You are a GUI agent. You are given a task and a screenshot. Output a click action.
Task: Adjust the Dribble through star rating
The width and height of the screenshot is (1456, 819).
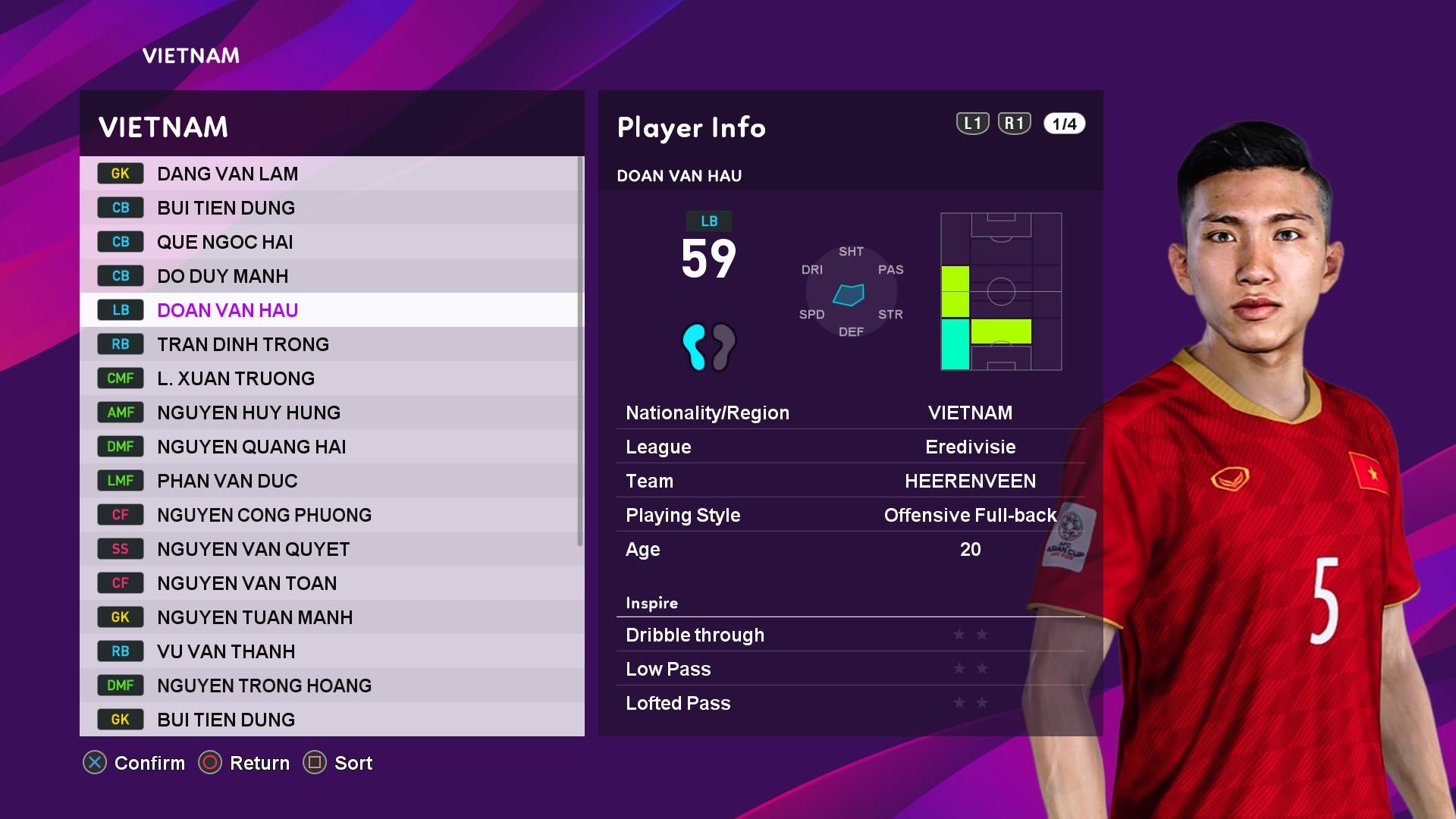point(969,635)
